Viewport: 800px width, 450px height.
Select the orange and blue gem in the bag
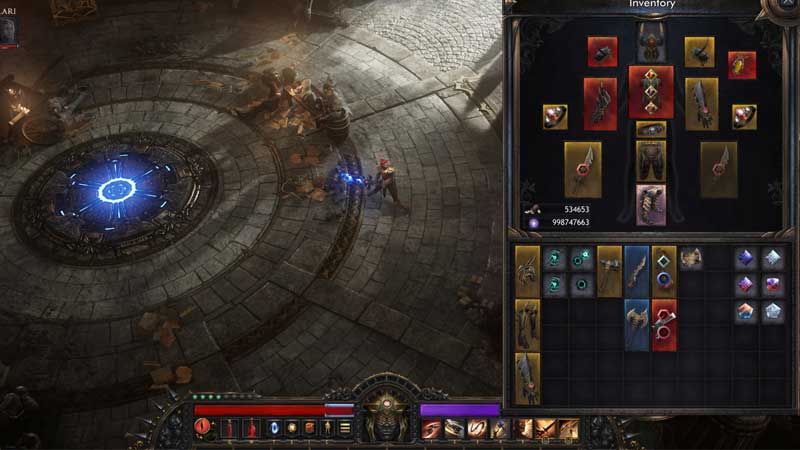click(x=745, y=312)
